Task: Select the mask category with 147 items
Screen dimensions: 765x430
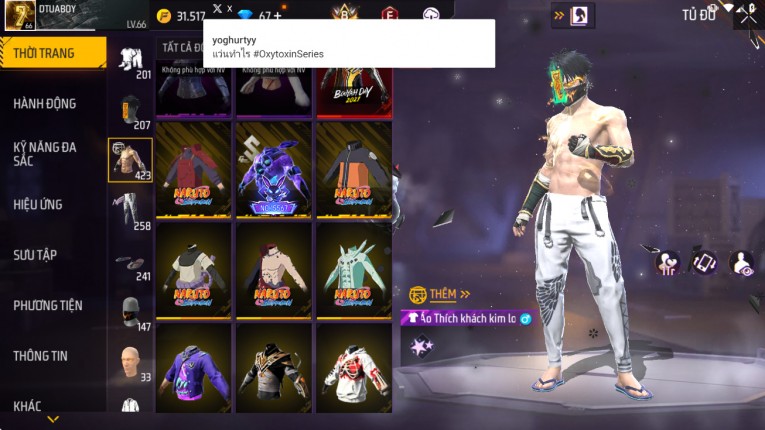Action: tap(130, 312)
